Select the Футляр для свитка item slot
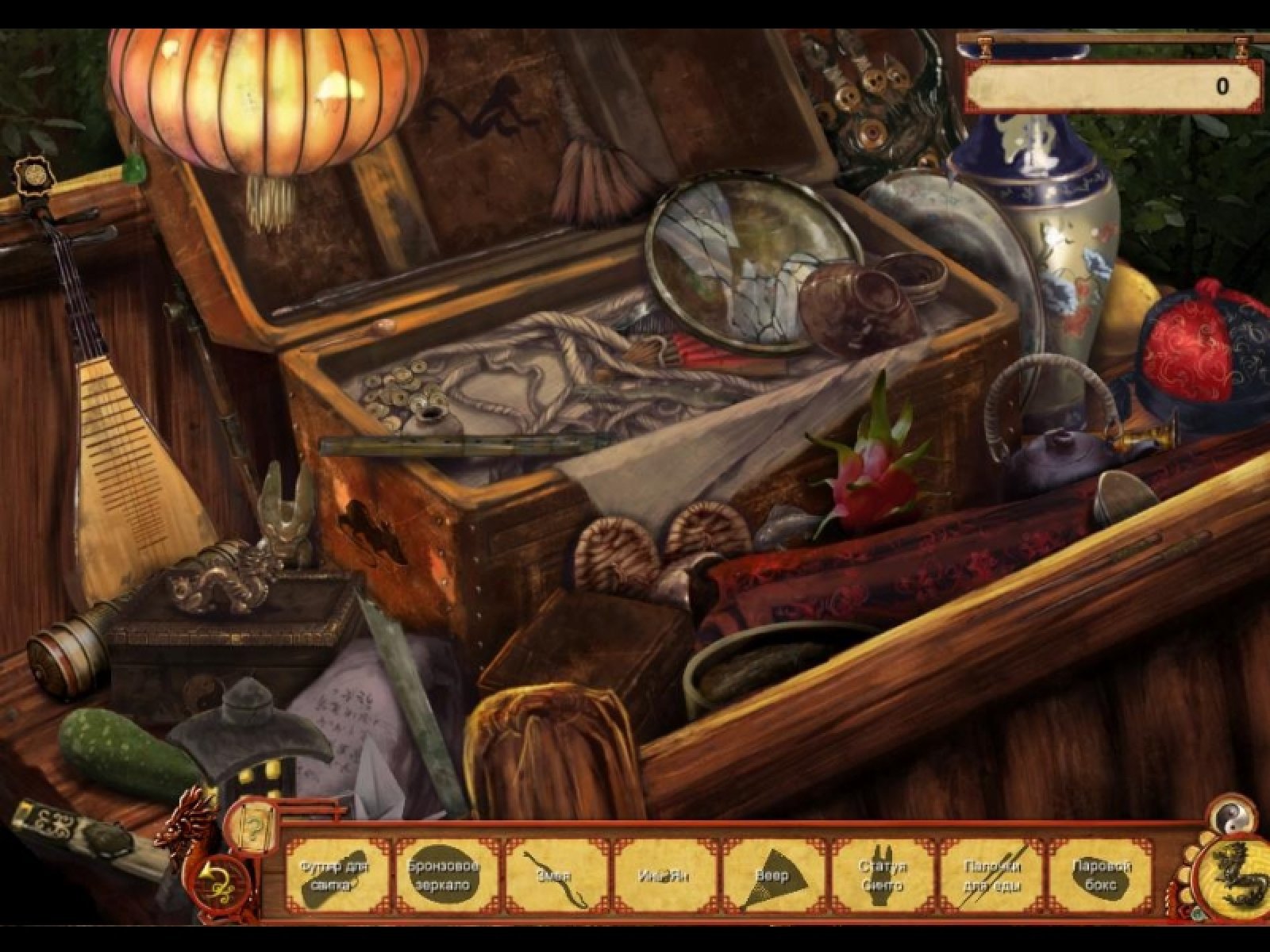The image size is (1270, 952). point(336,874)
